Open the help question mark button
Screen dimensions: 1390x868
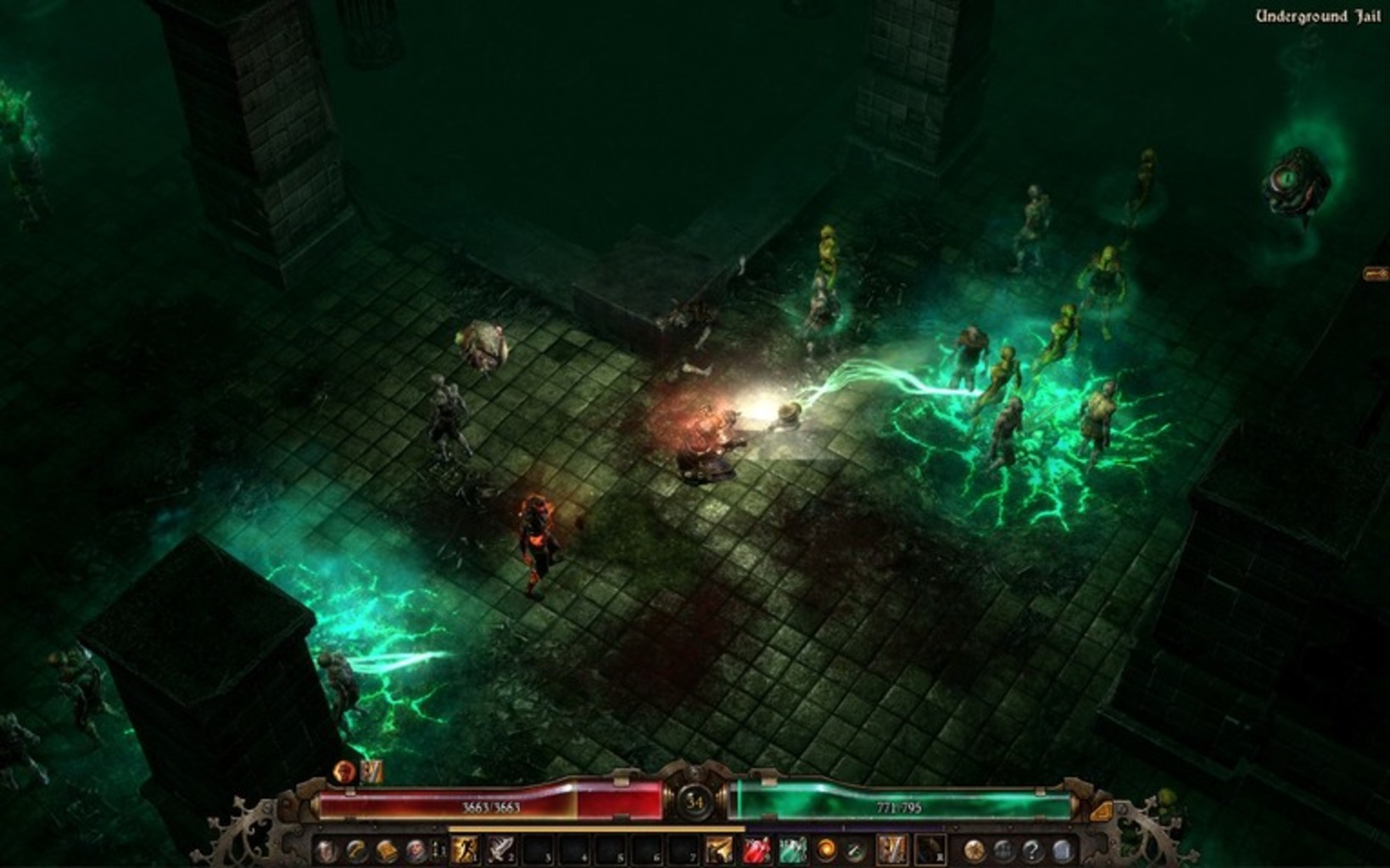(1032, 849)
